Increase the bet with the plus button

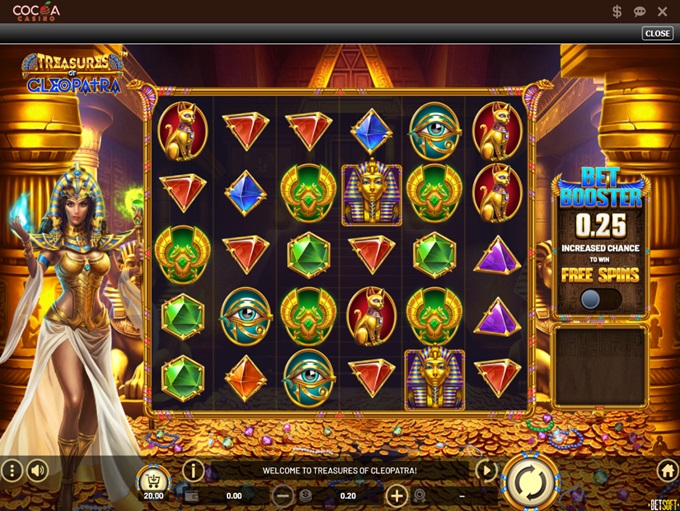397,495
